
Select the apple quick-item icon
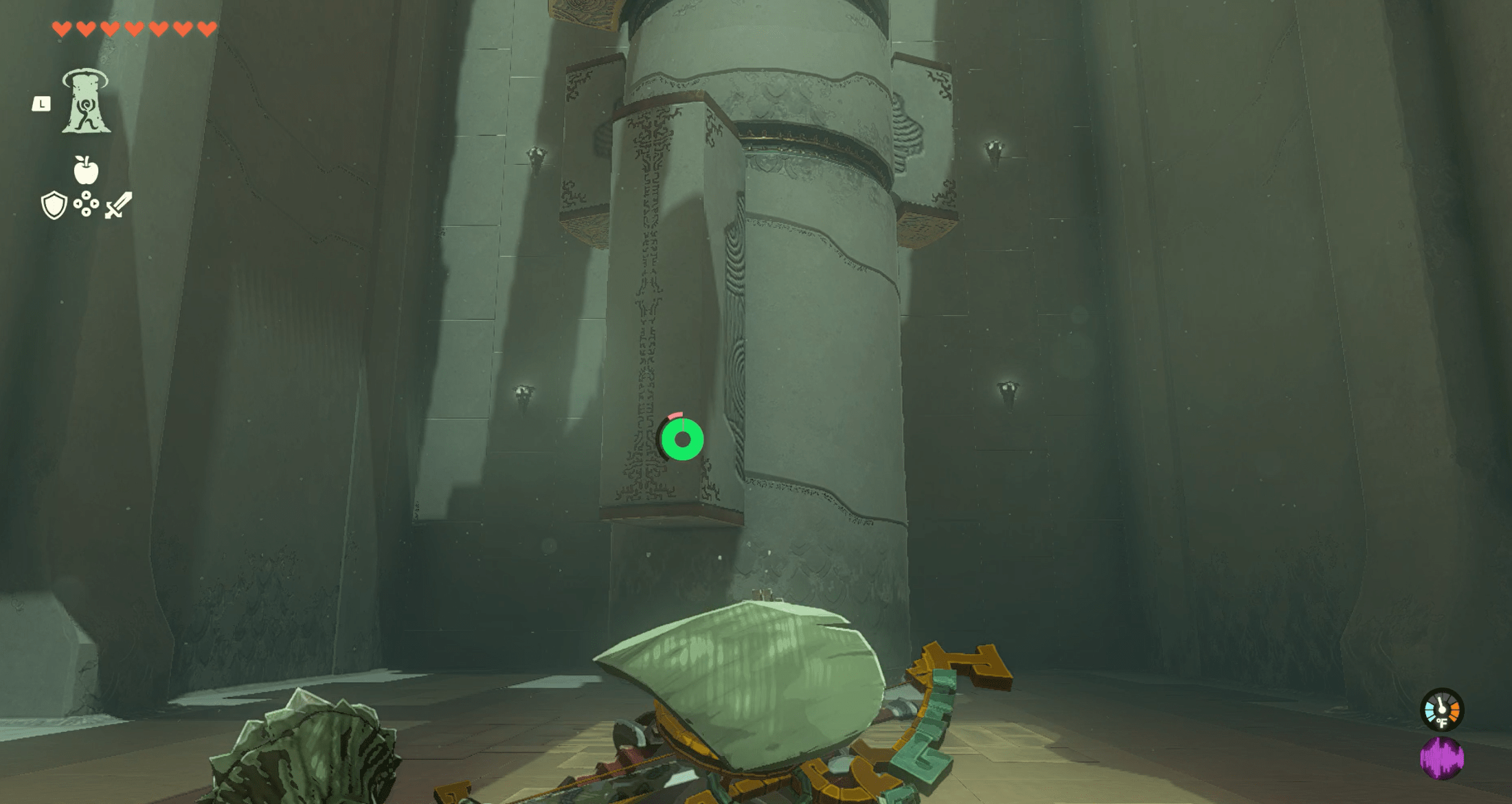click(x=86, y=170)
